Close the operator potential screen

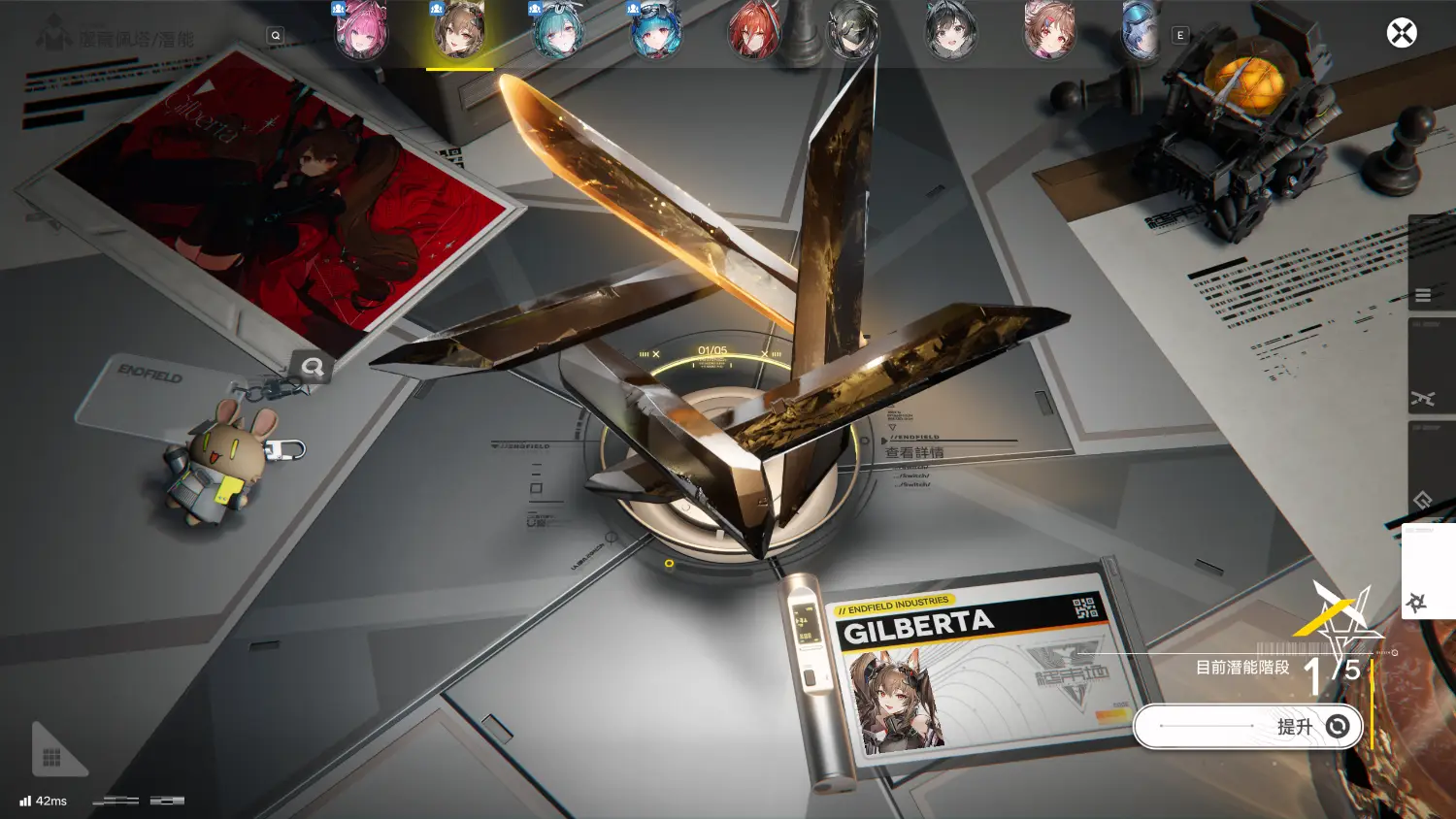1401,33
